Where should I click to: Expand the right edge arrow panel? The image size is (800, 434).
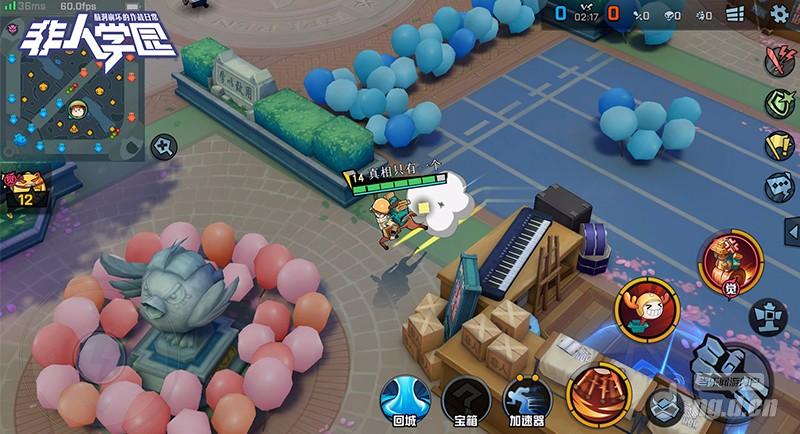(x=793, y=233)
